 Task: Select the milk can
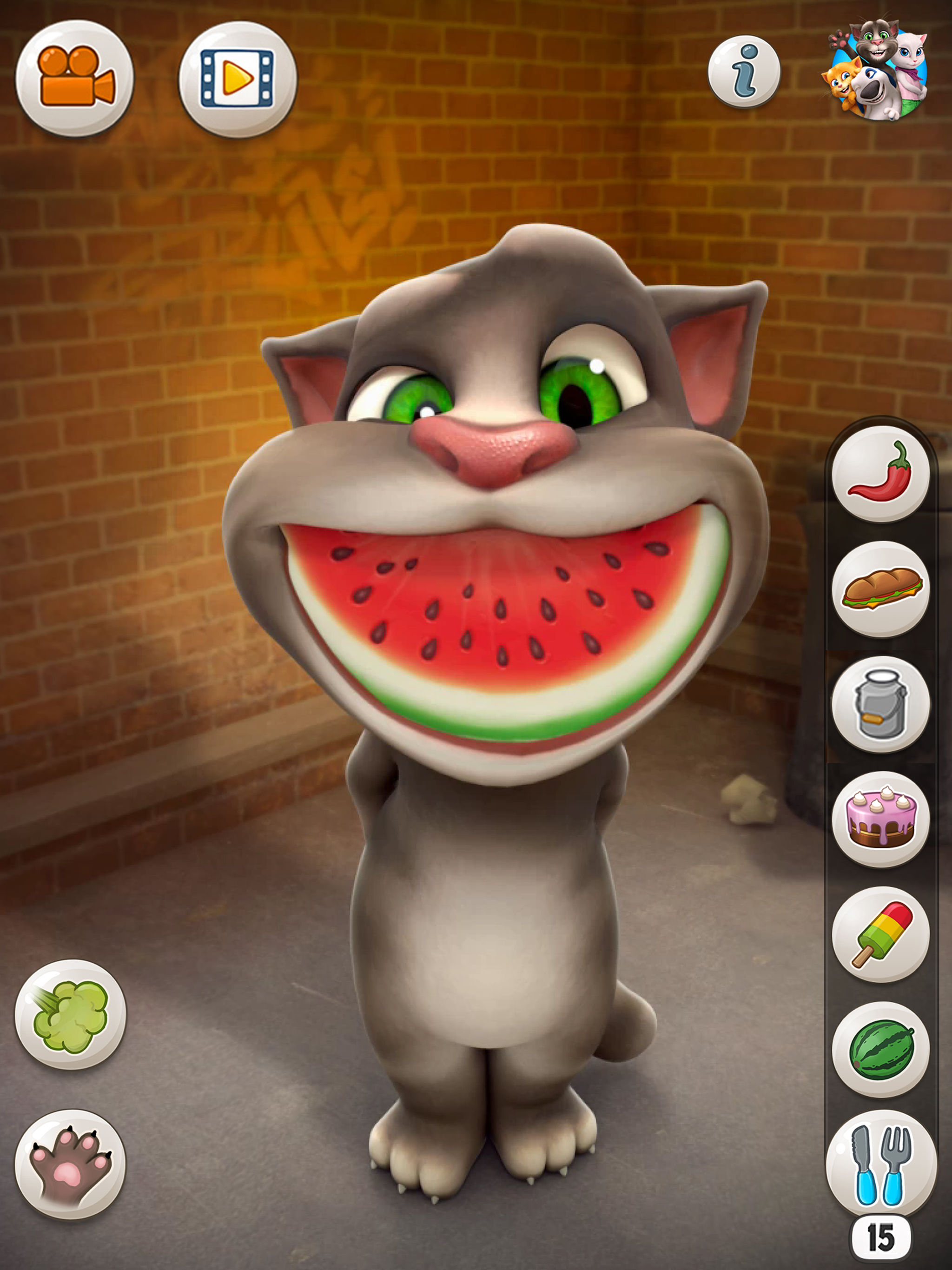coord(880,703)
